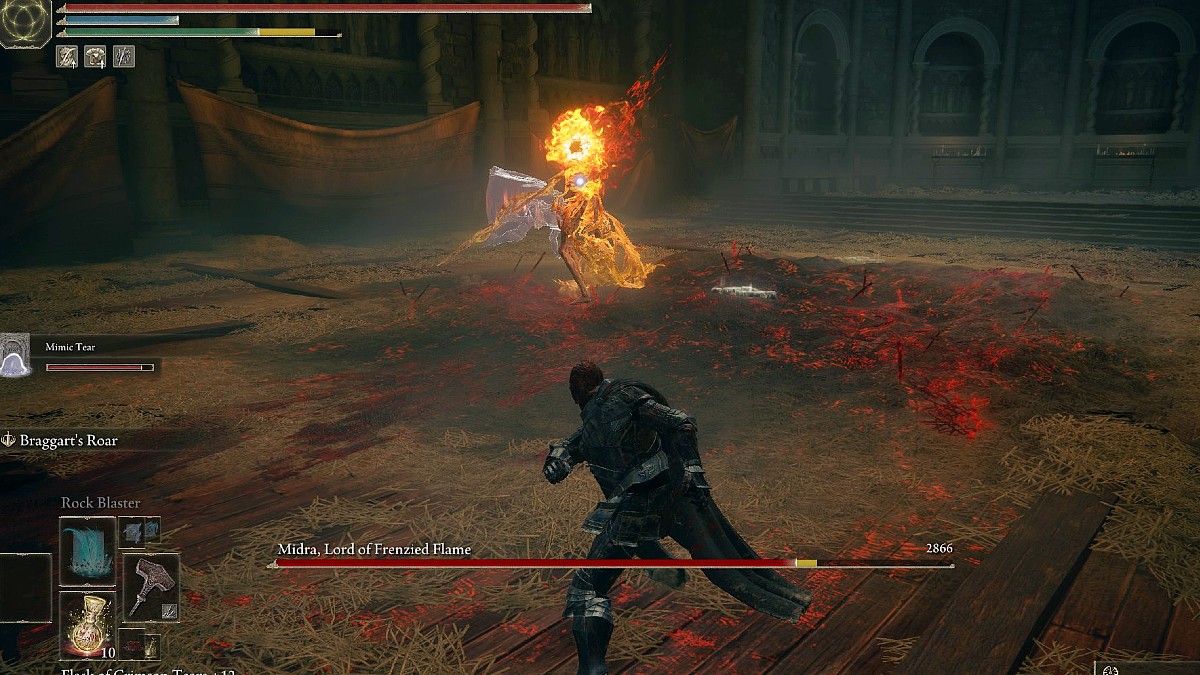Click the golden rings emblem icon
Screen dimensions: 1200x675
click(24, 24)
